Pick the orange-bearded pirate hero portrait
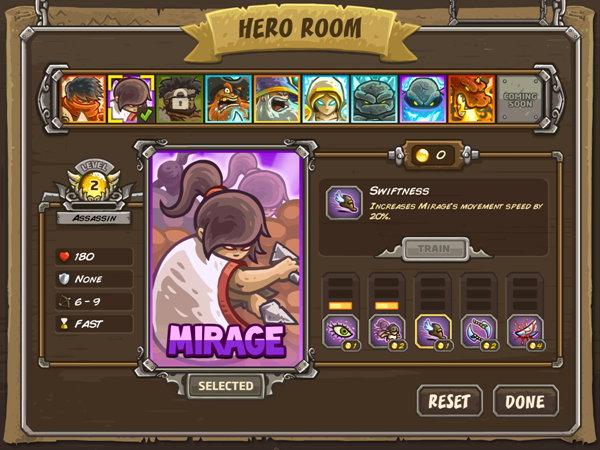This screenshot has width=600, height=450. (228, 99)
